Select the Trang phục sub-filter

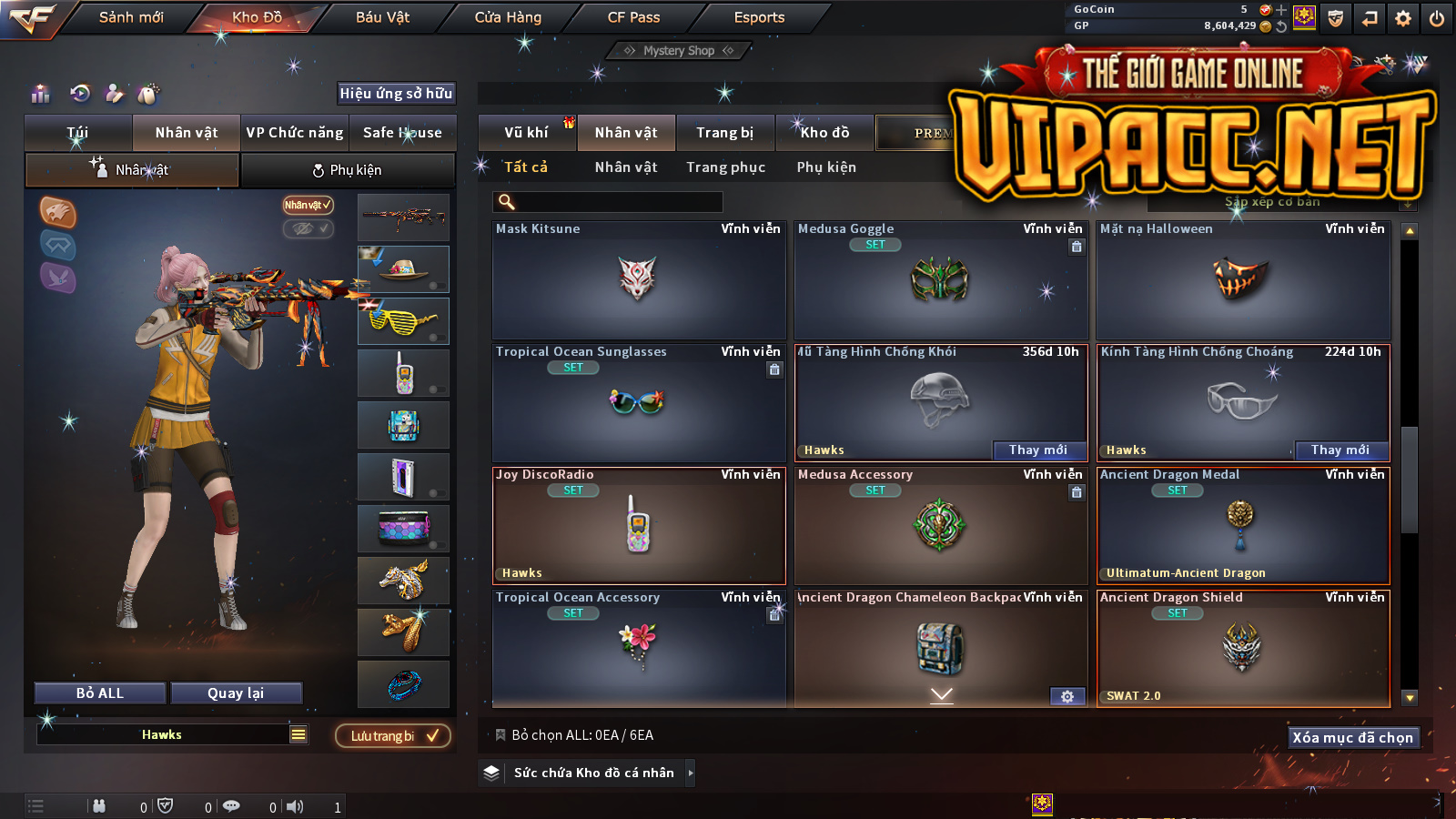pyautogui.click(x=725, y=167)
